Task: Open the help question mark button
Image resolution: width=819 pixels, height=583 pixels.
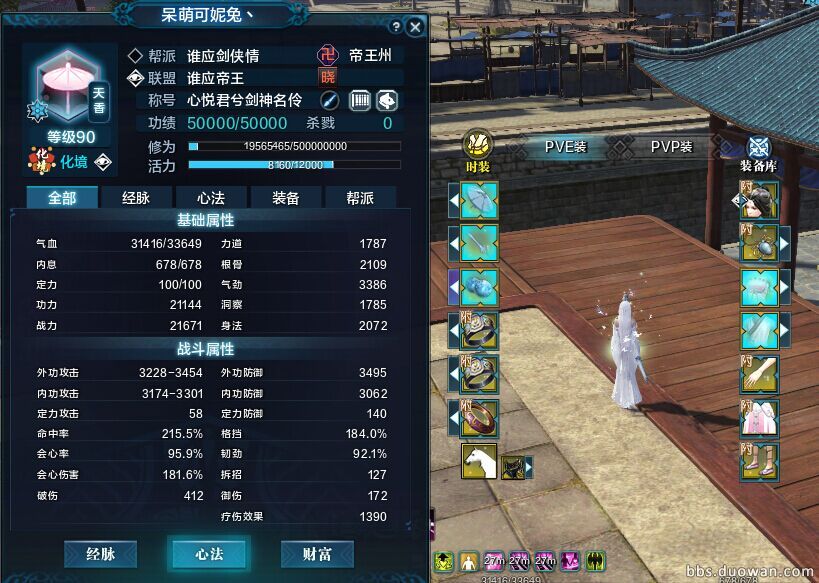Action: tap(396, 27)
